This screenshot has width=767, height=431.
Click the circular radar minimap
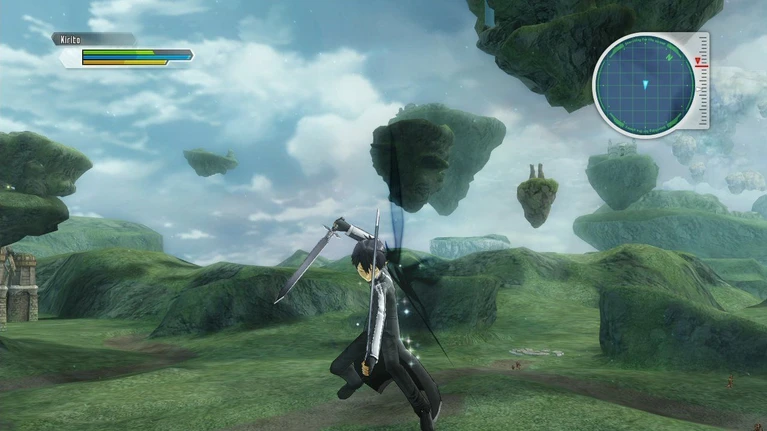643,85
